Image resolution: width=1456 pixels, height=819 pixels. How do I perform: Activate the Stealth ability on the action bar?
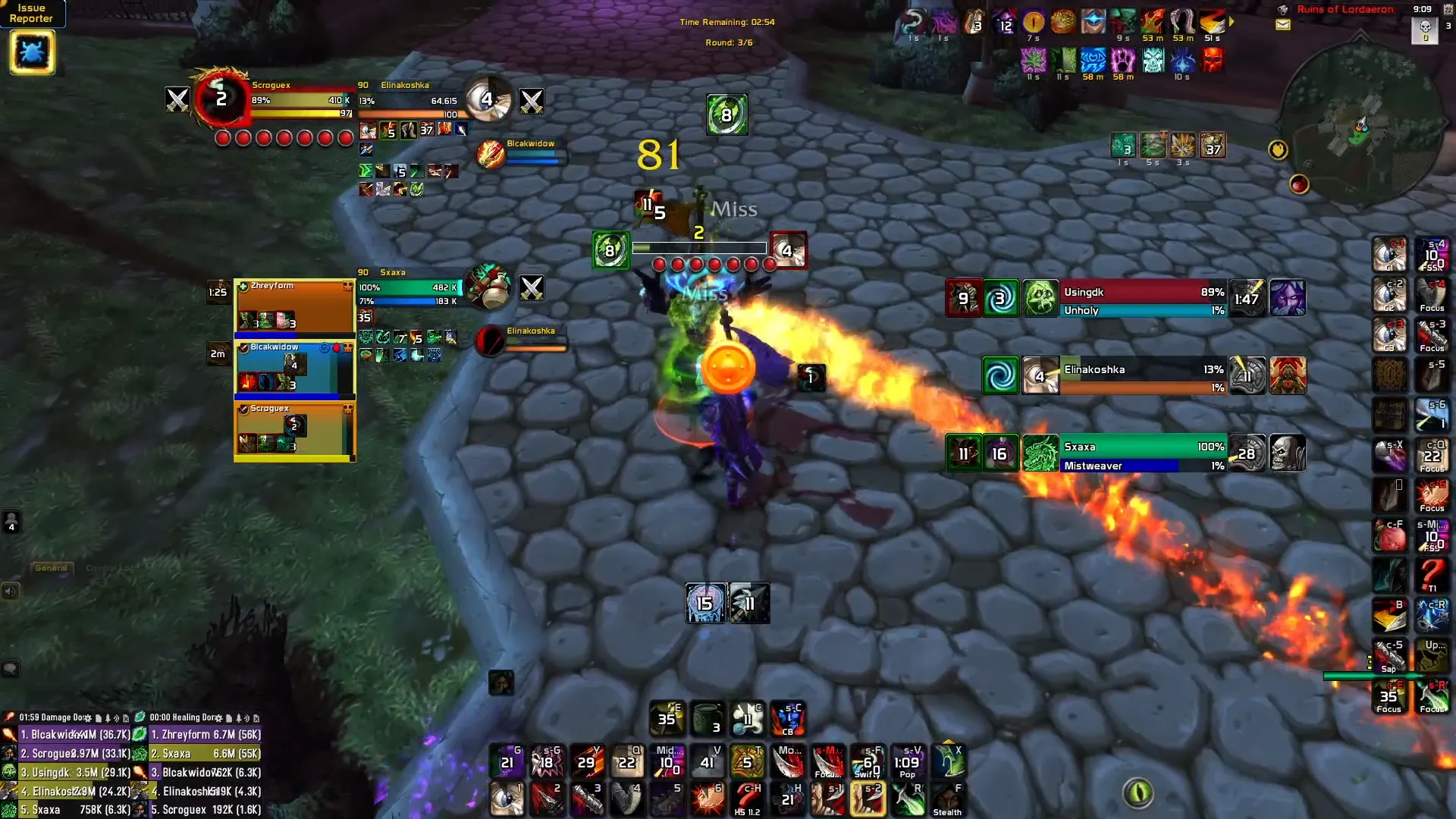(949, 799)
